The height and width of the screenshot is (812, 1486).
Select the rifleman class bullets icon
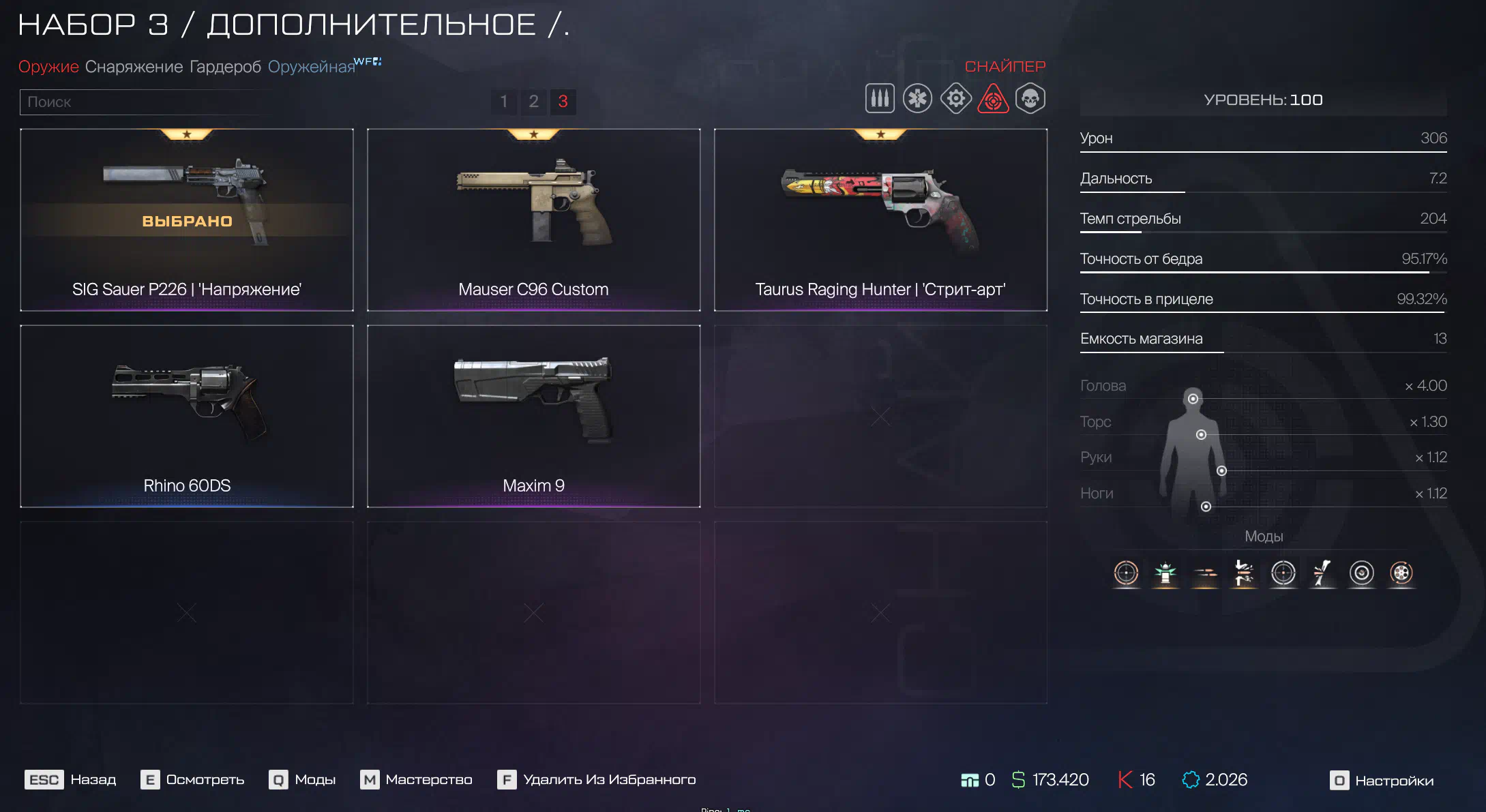click(x=880, y=99)
